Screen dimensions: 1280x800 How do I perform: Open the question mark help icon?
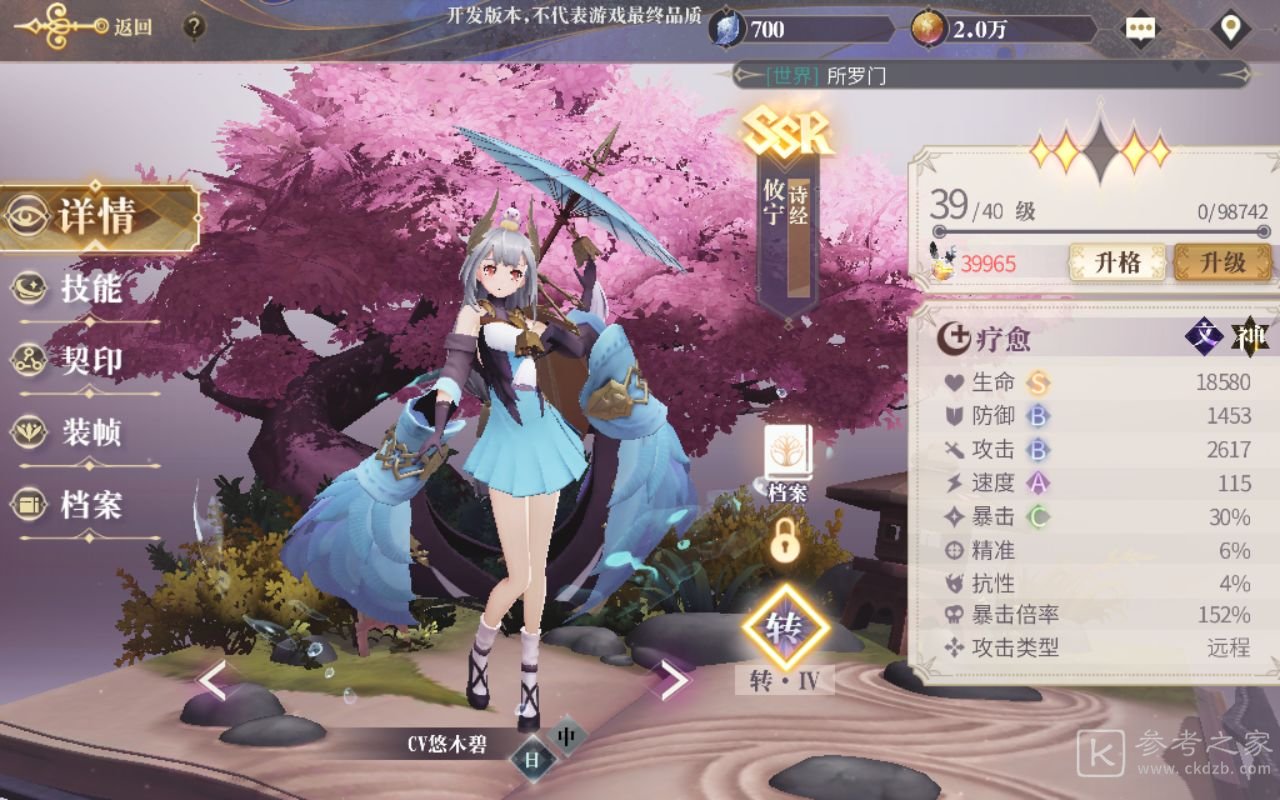click(x=194, y=27)
